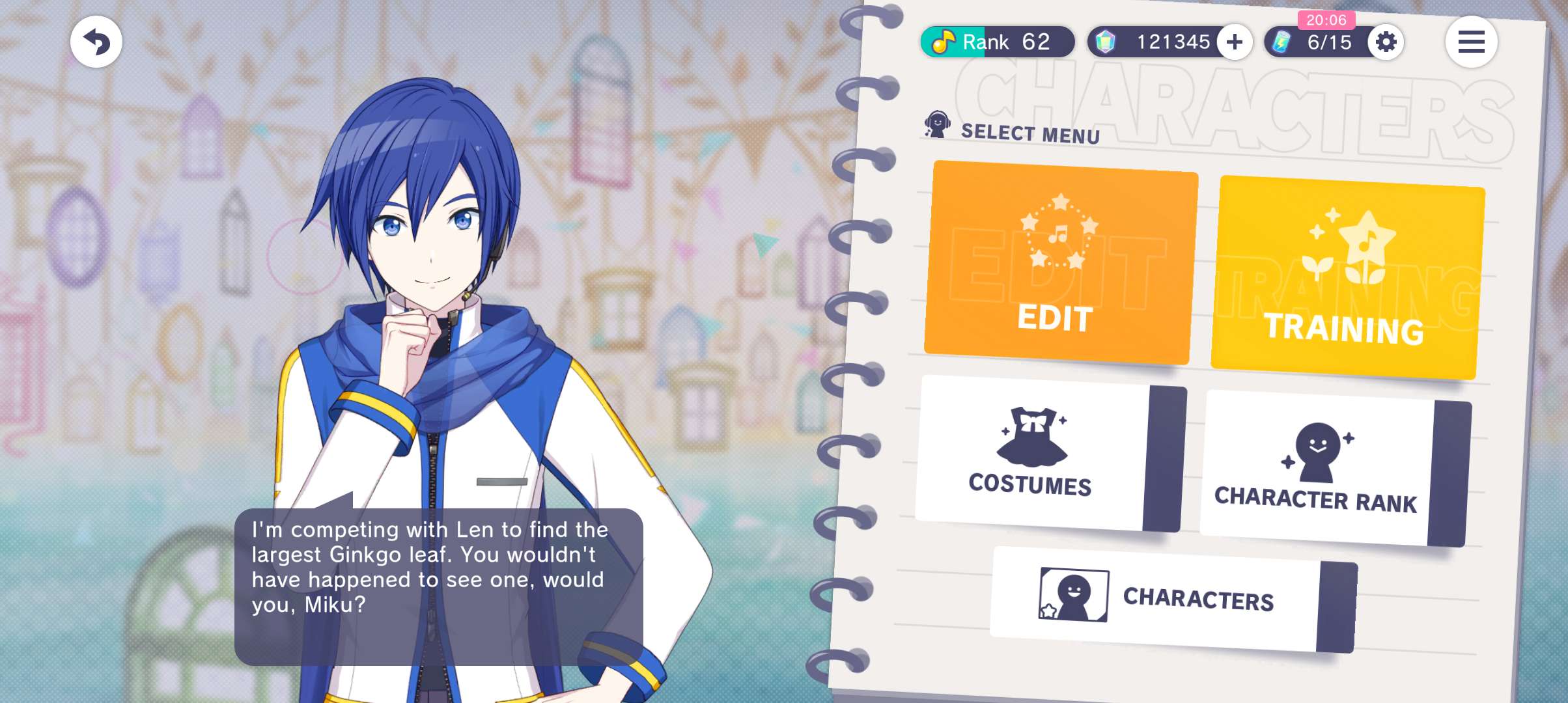
Task: Go back with the return arrow button
Action: point(96,42)
